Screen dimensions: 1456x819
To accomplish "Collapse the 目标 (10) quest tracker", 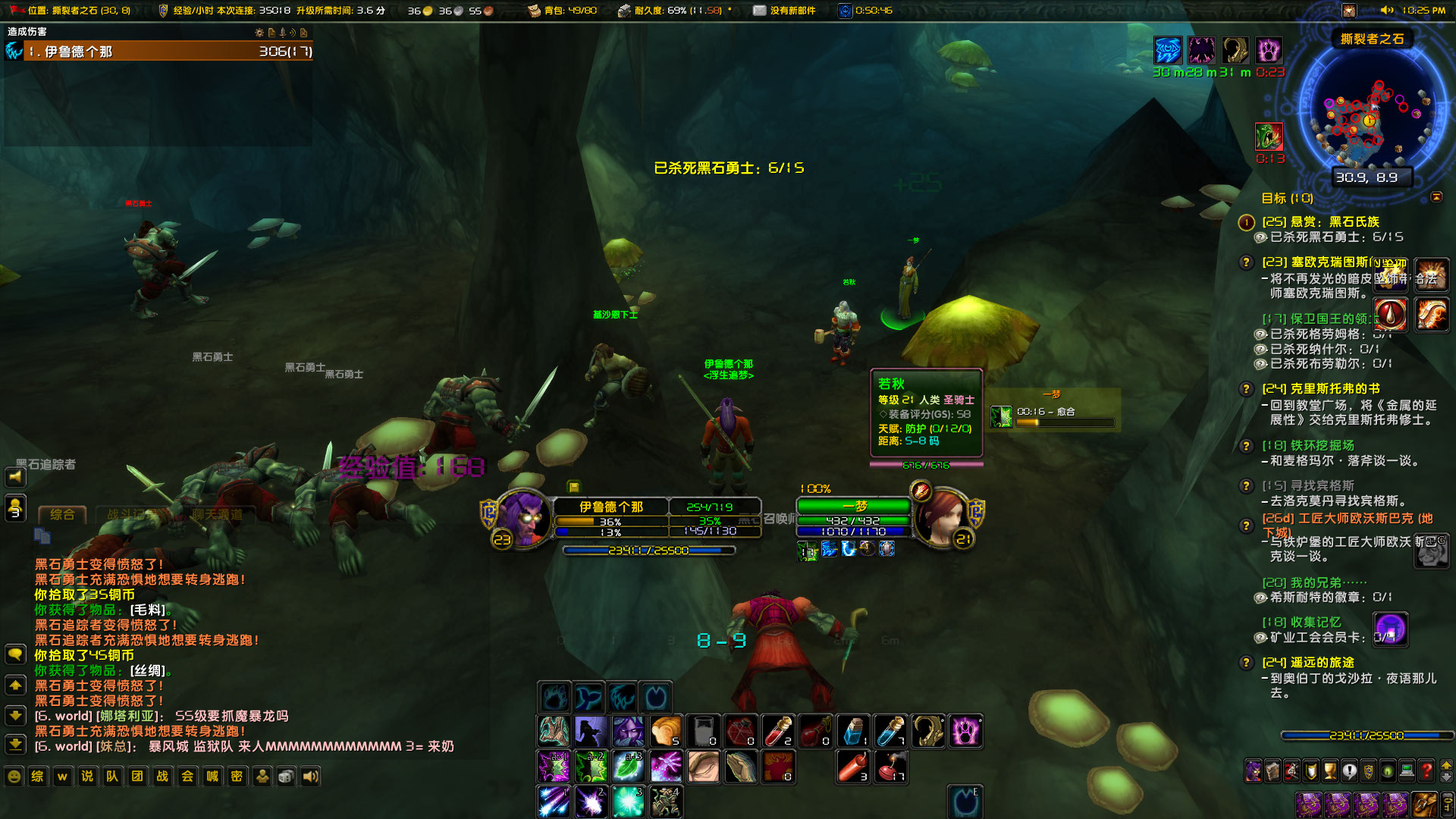I will tap(1438, 197).
